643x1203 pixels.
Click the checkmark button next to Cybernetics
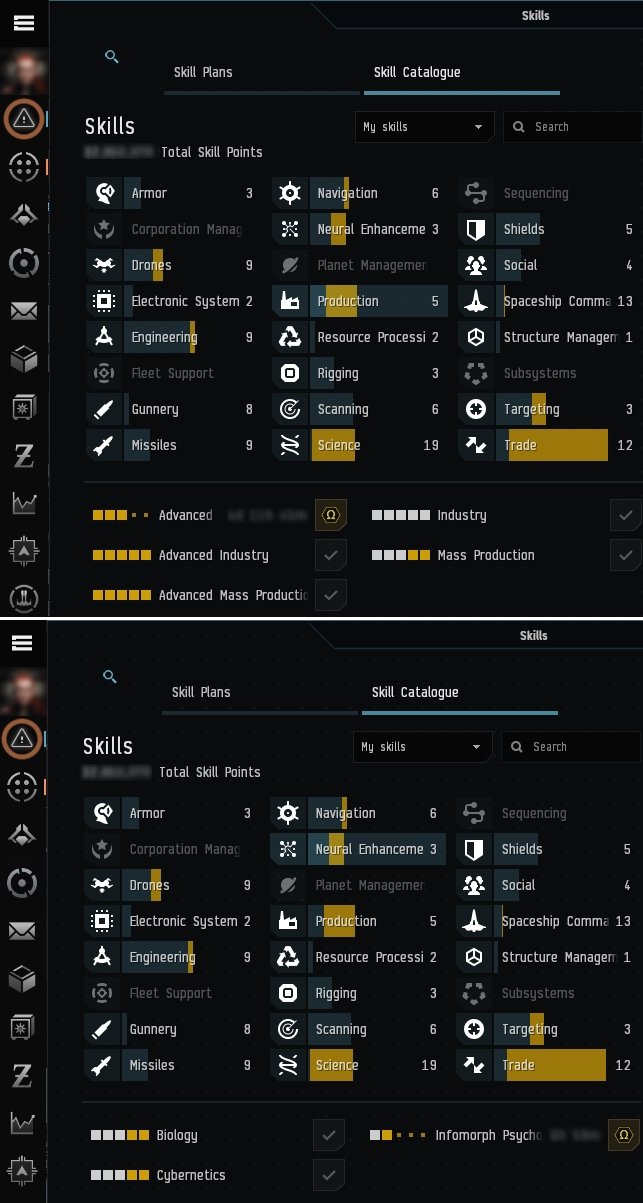329,1175
